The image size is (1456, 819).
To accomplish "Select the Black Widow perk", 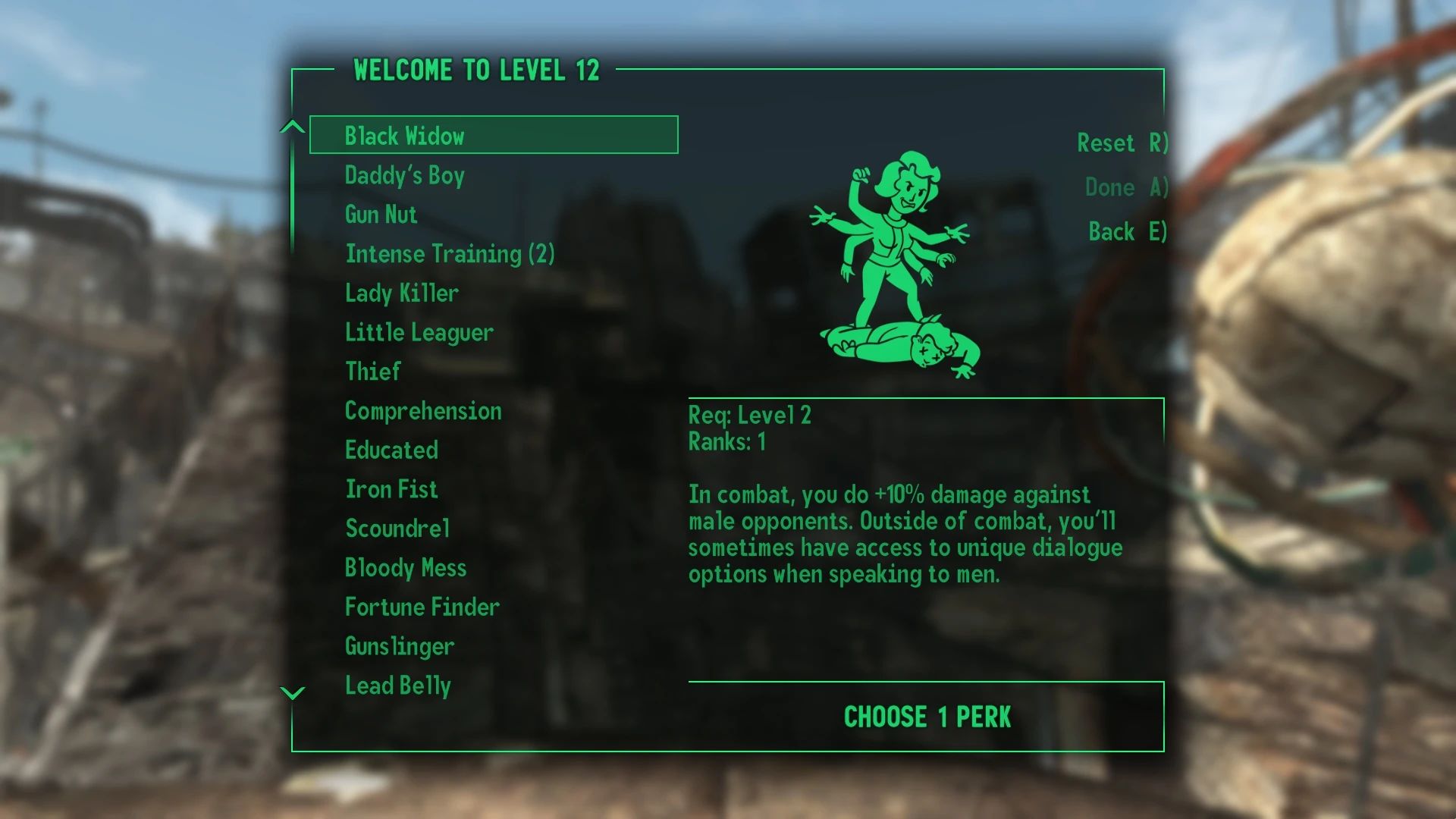I will coord(406,136).
